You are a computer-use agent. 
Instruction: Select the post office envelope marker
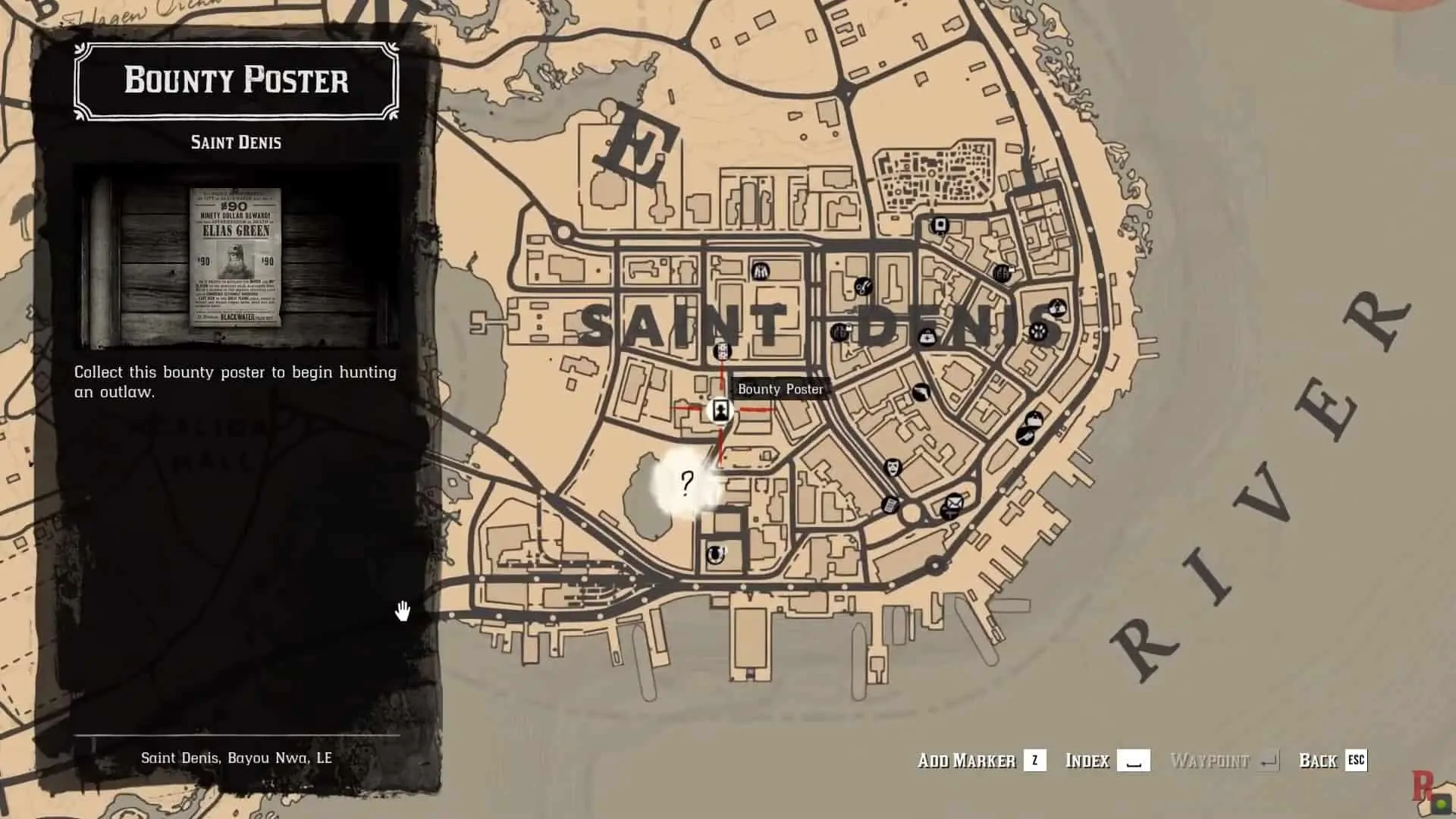(x=954, y=502)
